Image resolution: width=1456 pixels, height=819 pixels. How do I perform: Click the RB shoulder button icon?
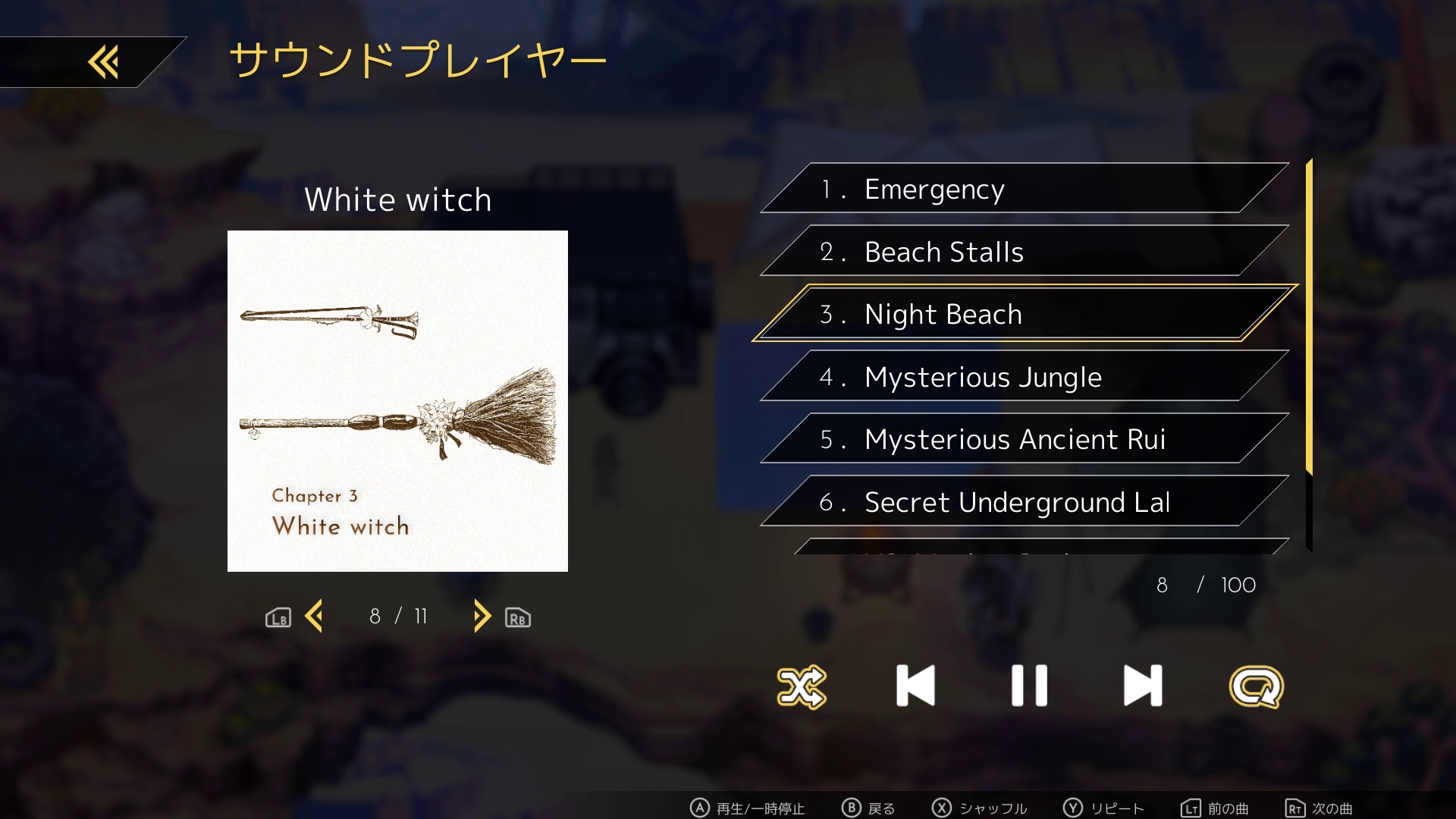518,618
